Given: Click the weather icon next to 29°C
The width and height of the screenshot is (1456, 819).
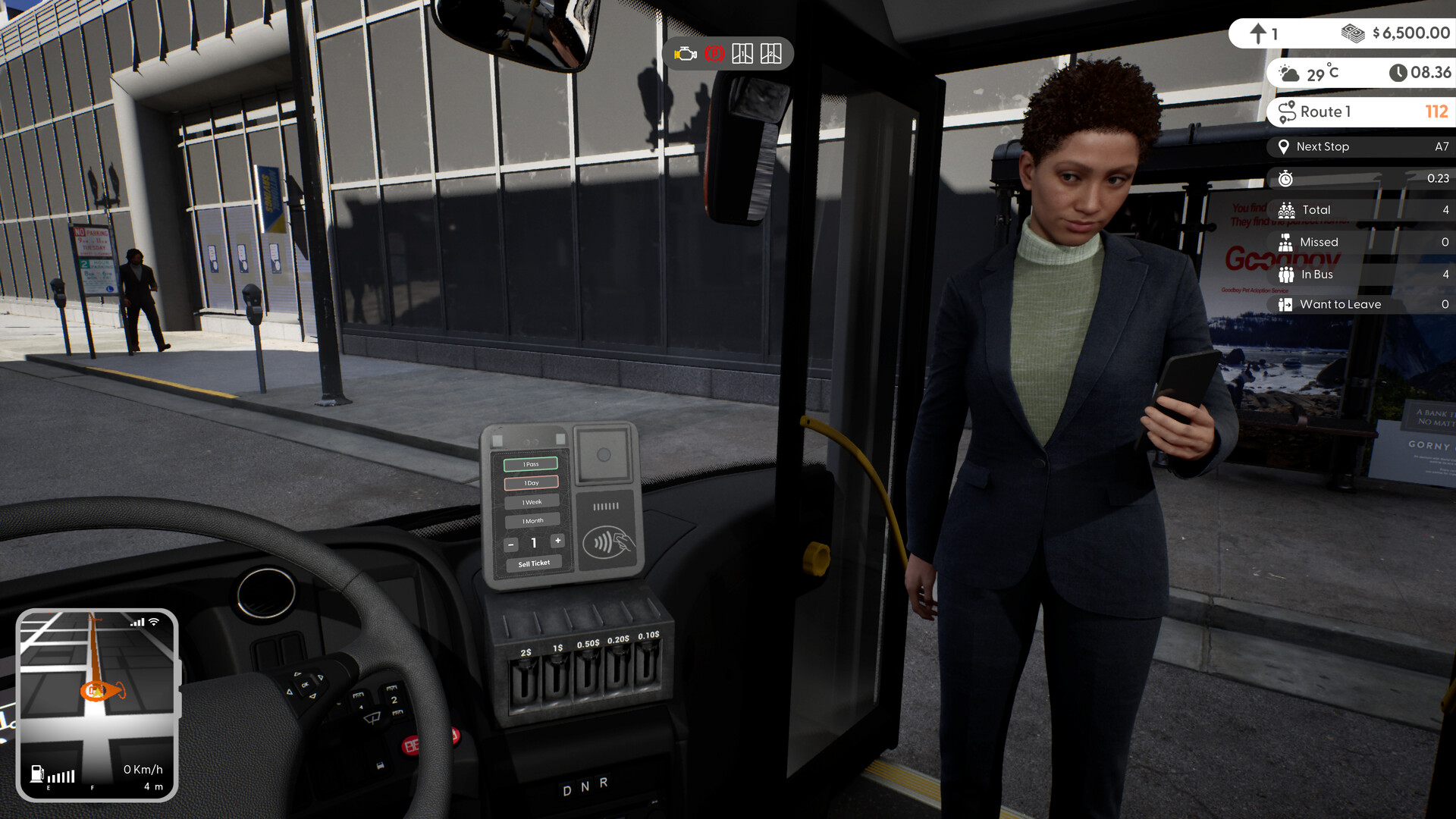Looking at the screenshot, I should pos(1287,73).
